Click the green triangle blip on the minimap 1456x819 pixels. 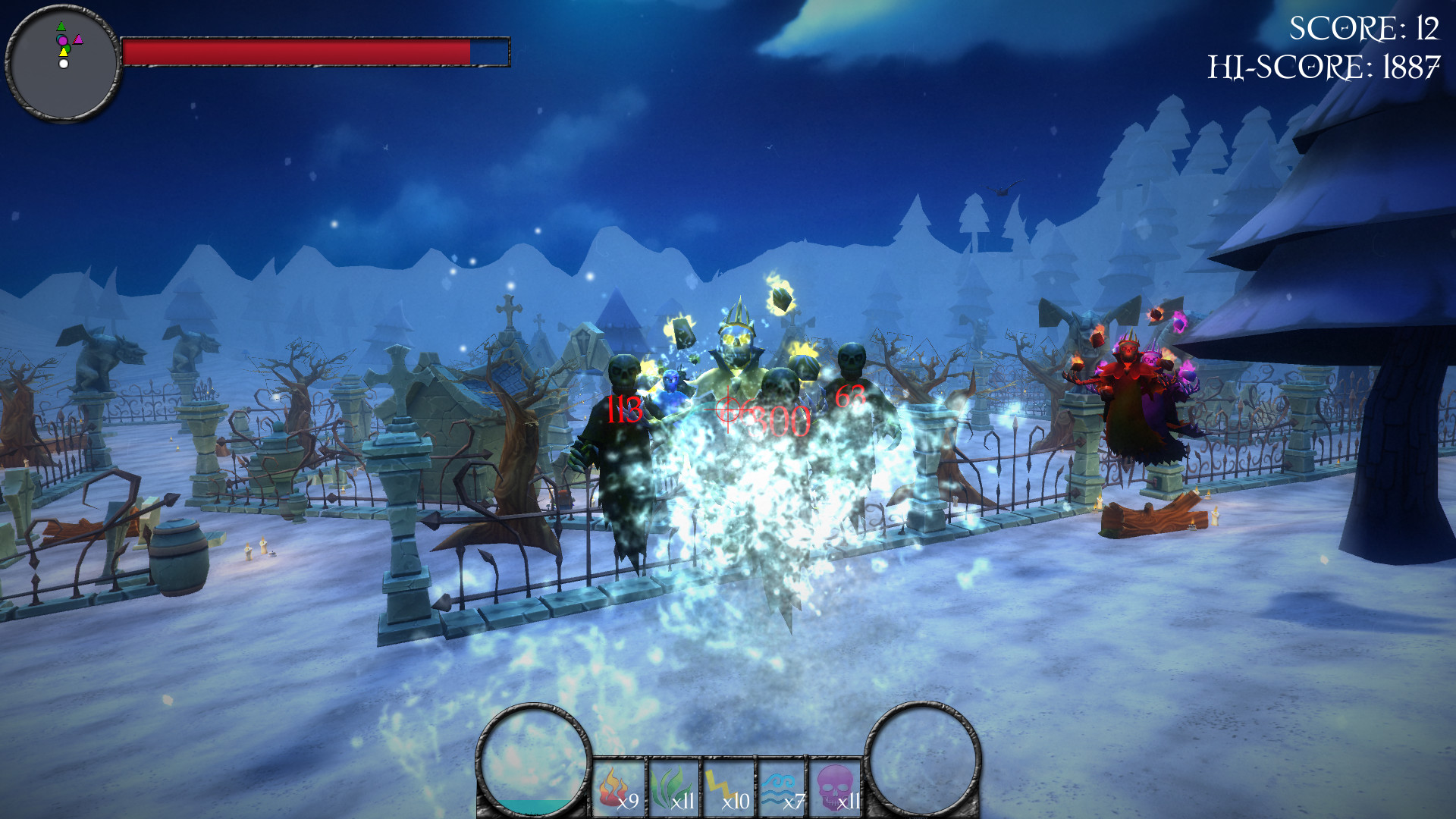(61, 26)
